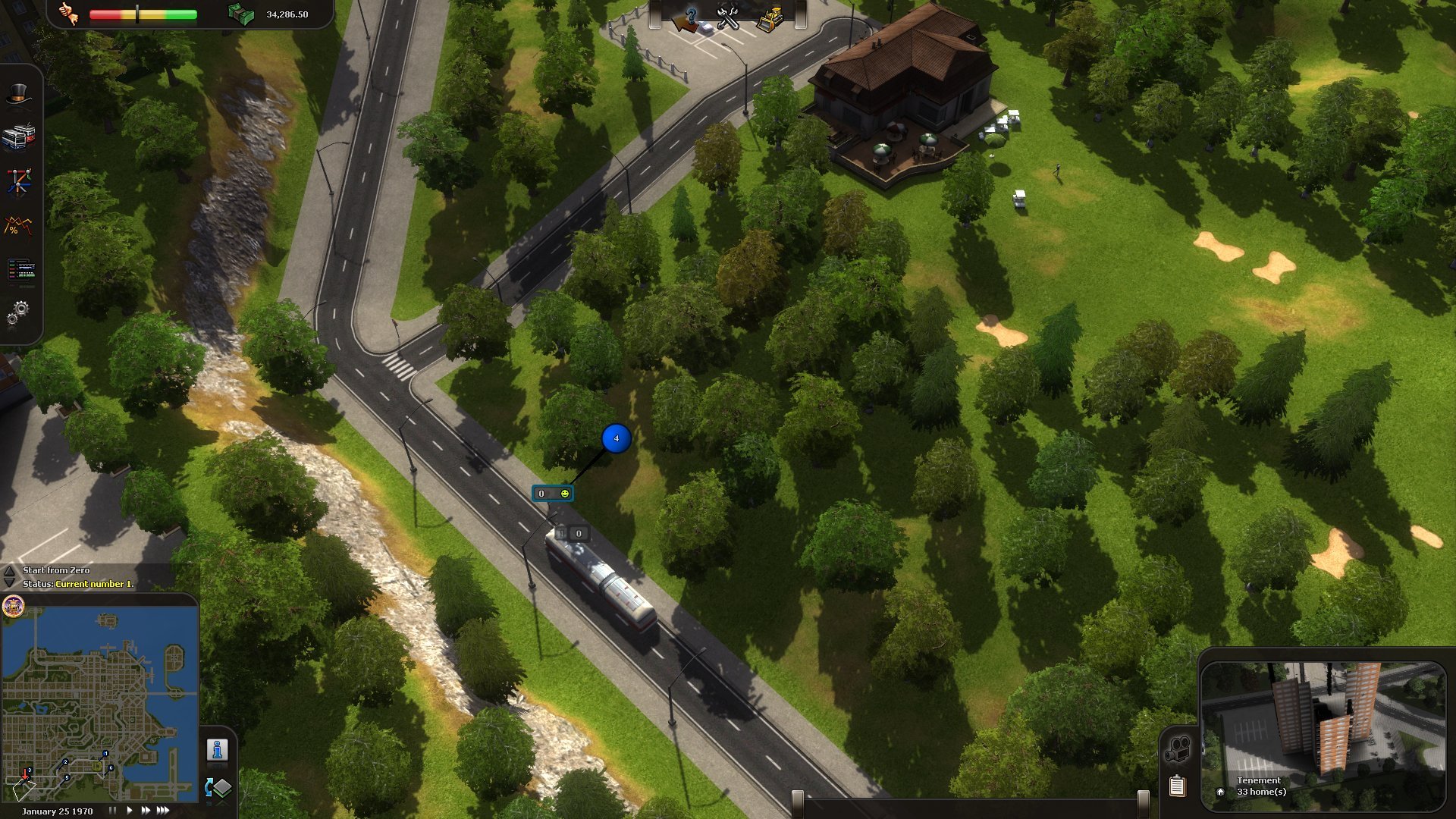1456x819 pixels.
Task: Set game speed to double fast-forward
Action: tap(146, 811)
